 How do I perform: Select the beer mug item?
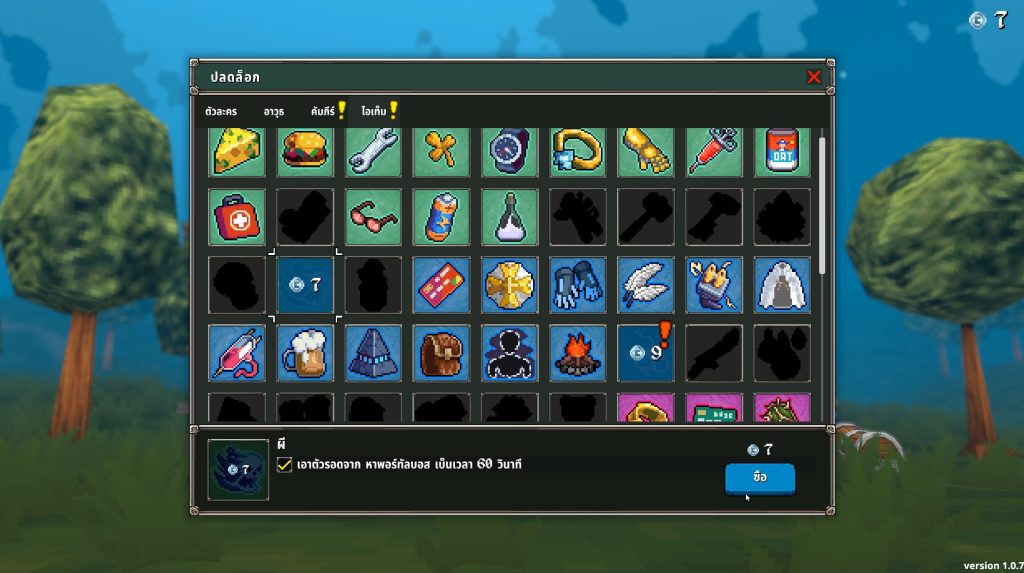click(x=305, y=353)
